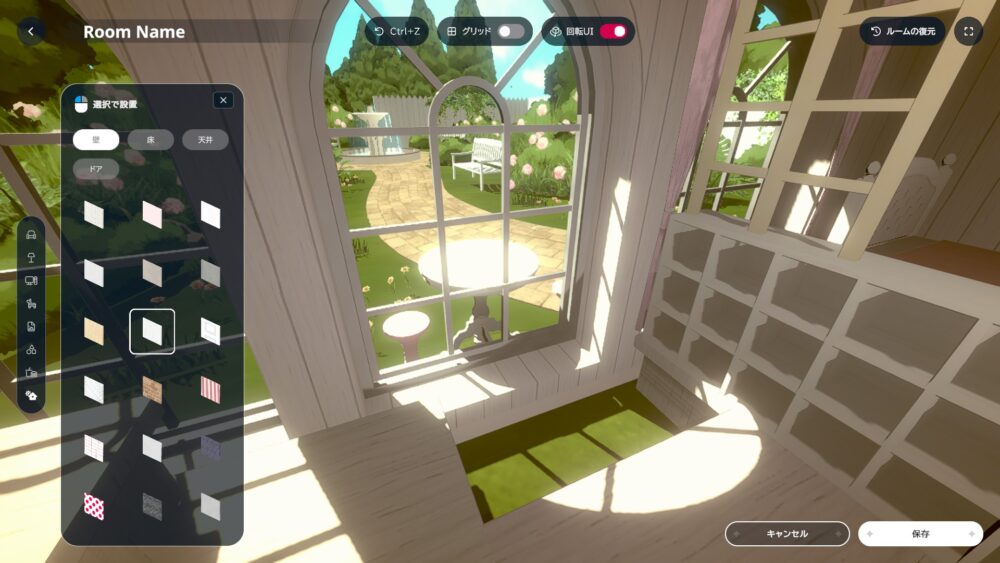The width and height of the screenshot is (1000, 563).
Task: Turn off the 回転UI toggle
Action: (613, 31)
